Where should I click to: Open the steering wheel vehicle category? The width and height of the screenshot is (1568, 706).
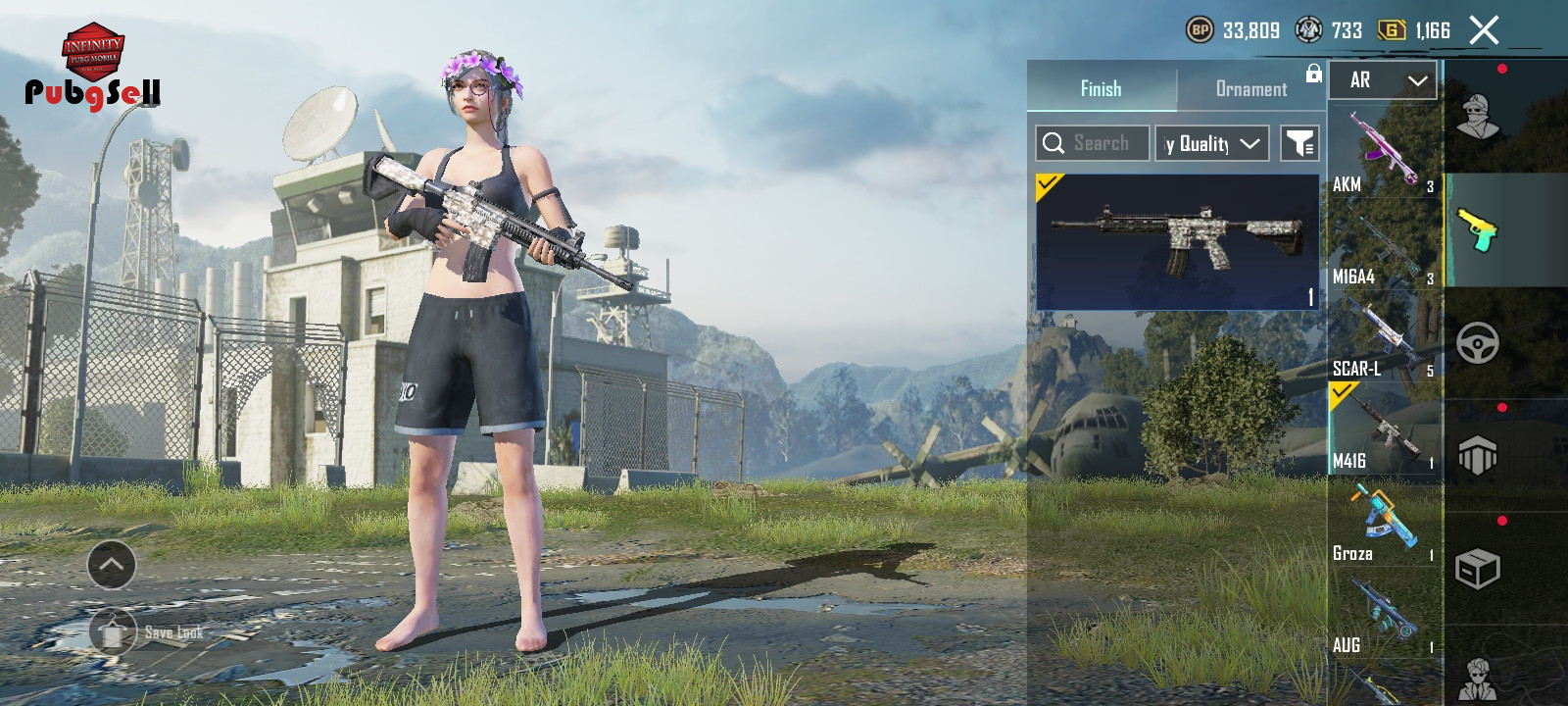1478,343
